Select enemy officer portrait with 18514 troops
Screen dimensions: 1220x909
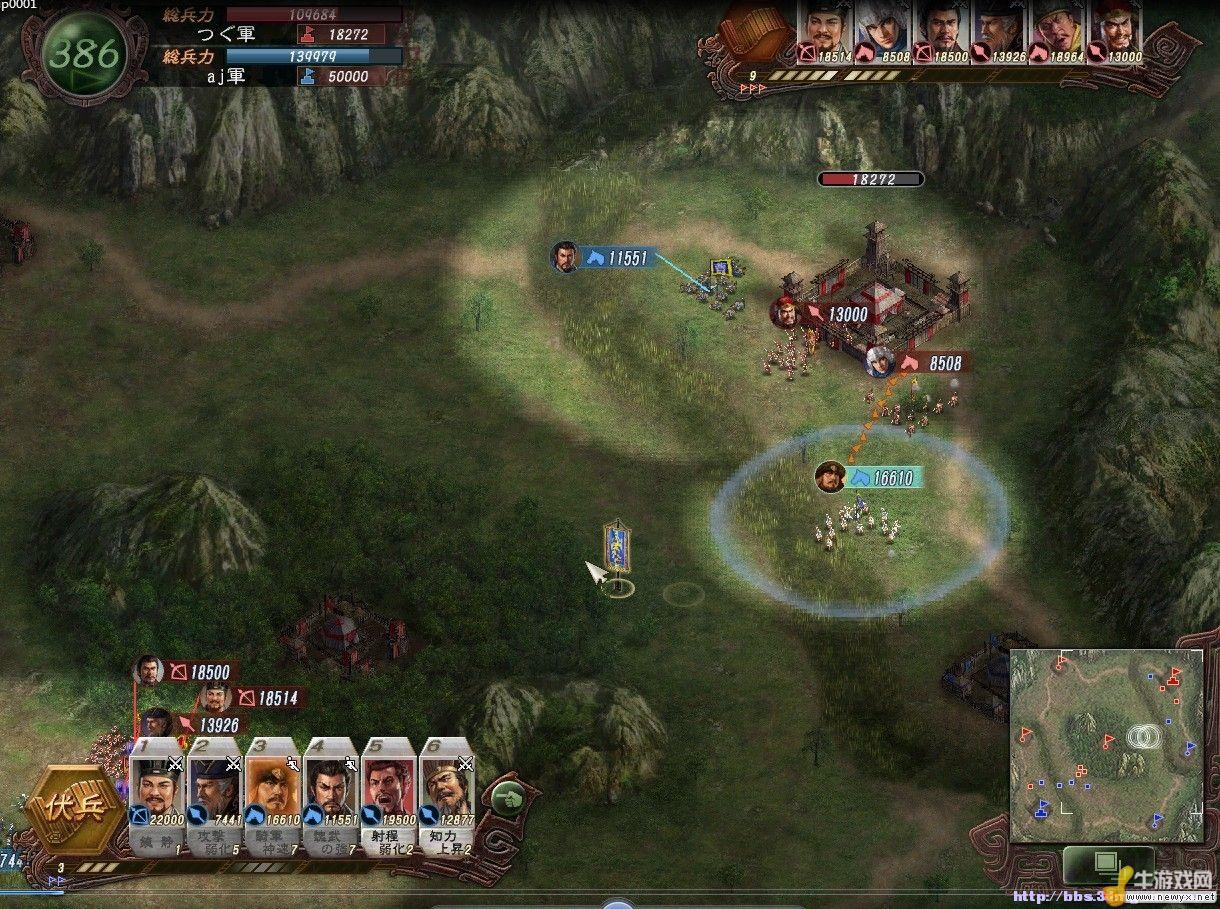click(823, 32)
